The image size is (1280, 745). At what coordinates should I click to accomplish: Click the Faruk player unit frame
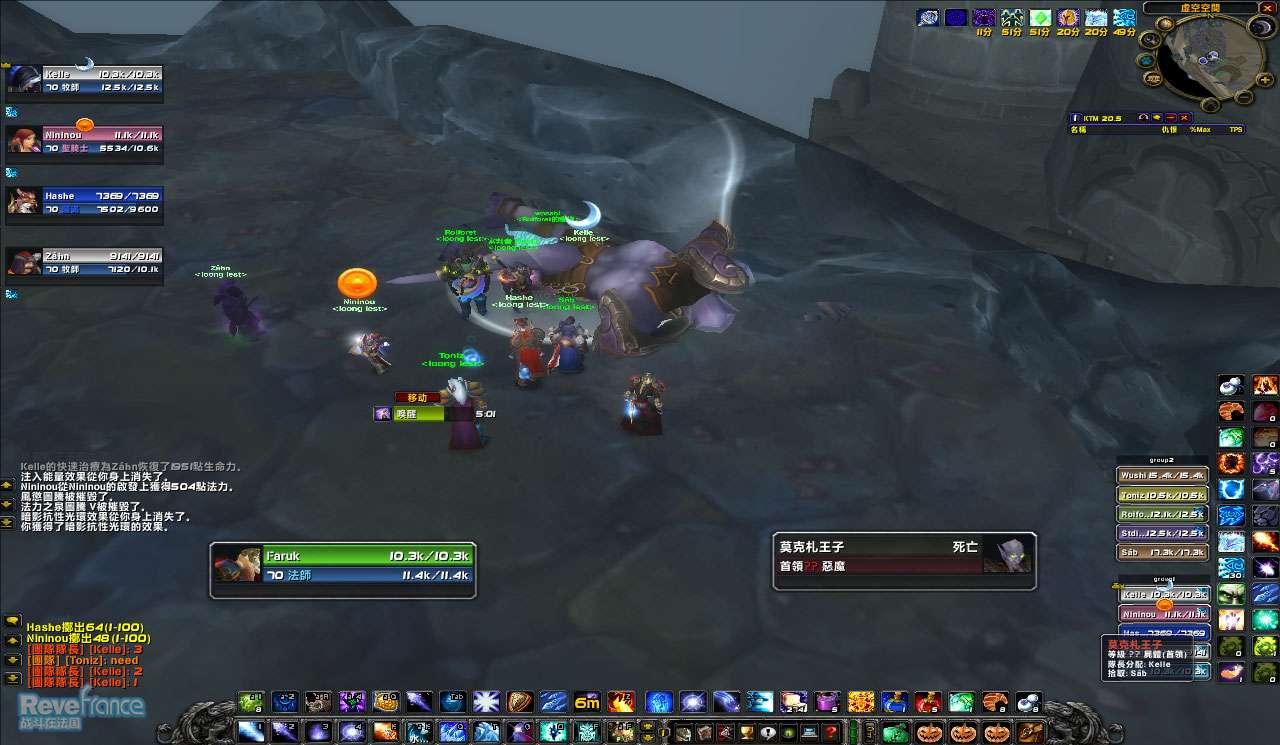coord(342,565)
